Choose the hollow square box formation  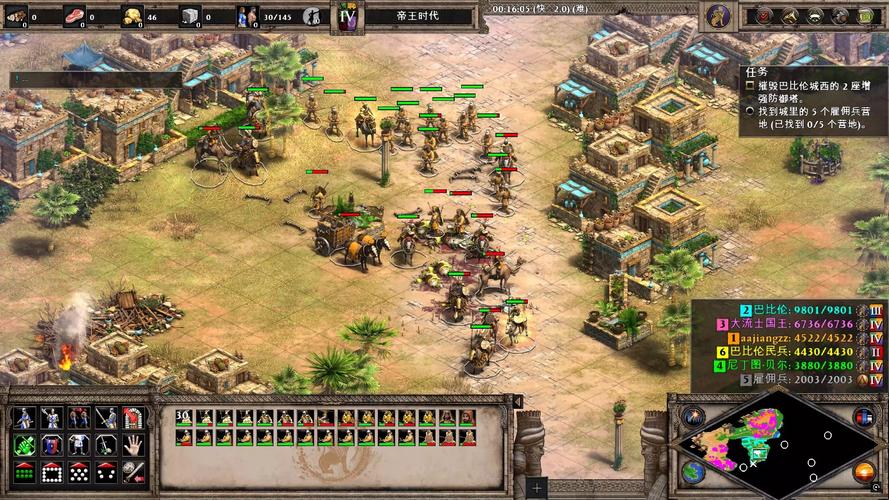[50, 471]
